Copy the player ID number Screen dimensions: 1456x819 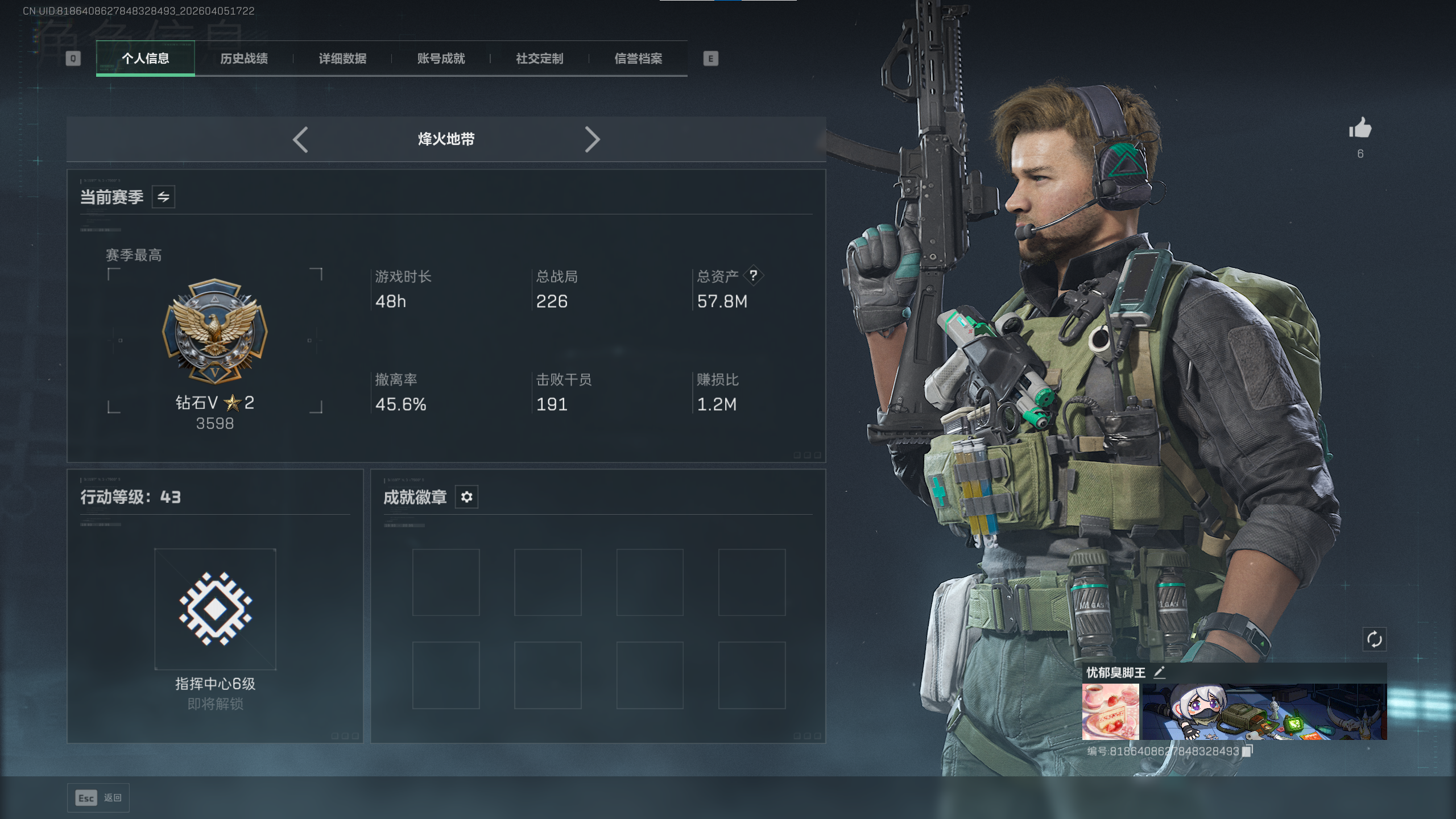[1247, 751]
